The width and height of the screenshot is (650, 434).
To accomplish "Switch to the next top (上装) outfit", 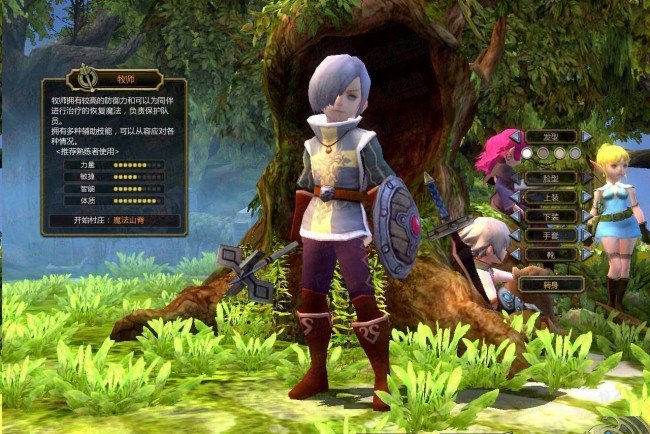I will (x=587, y=197).
